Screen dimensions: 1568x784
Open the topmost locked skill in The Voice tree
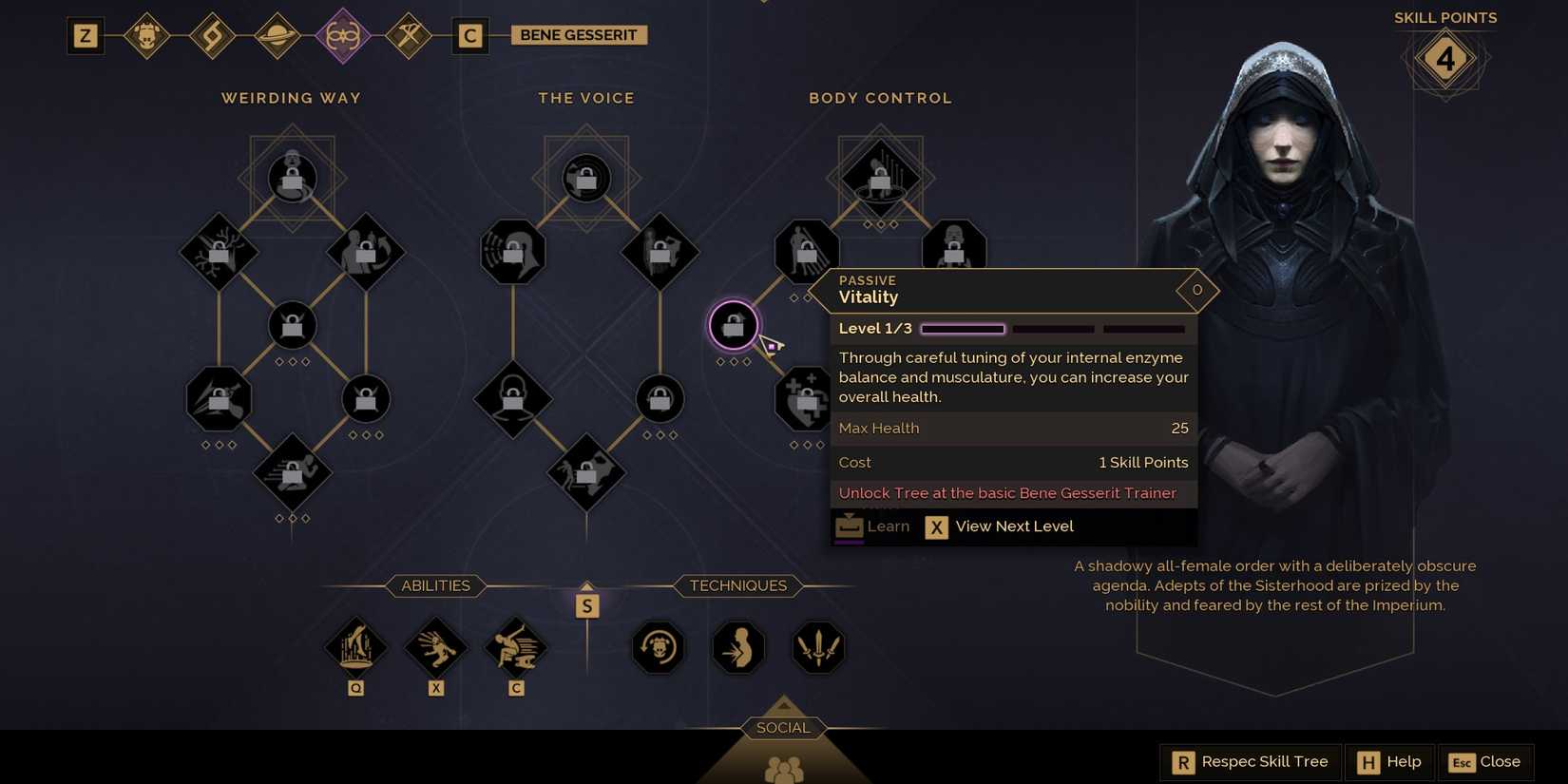pyautogui.click(x=586, y=178)
